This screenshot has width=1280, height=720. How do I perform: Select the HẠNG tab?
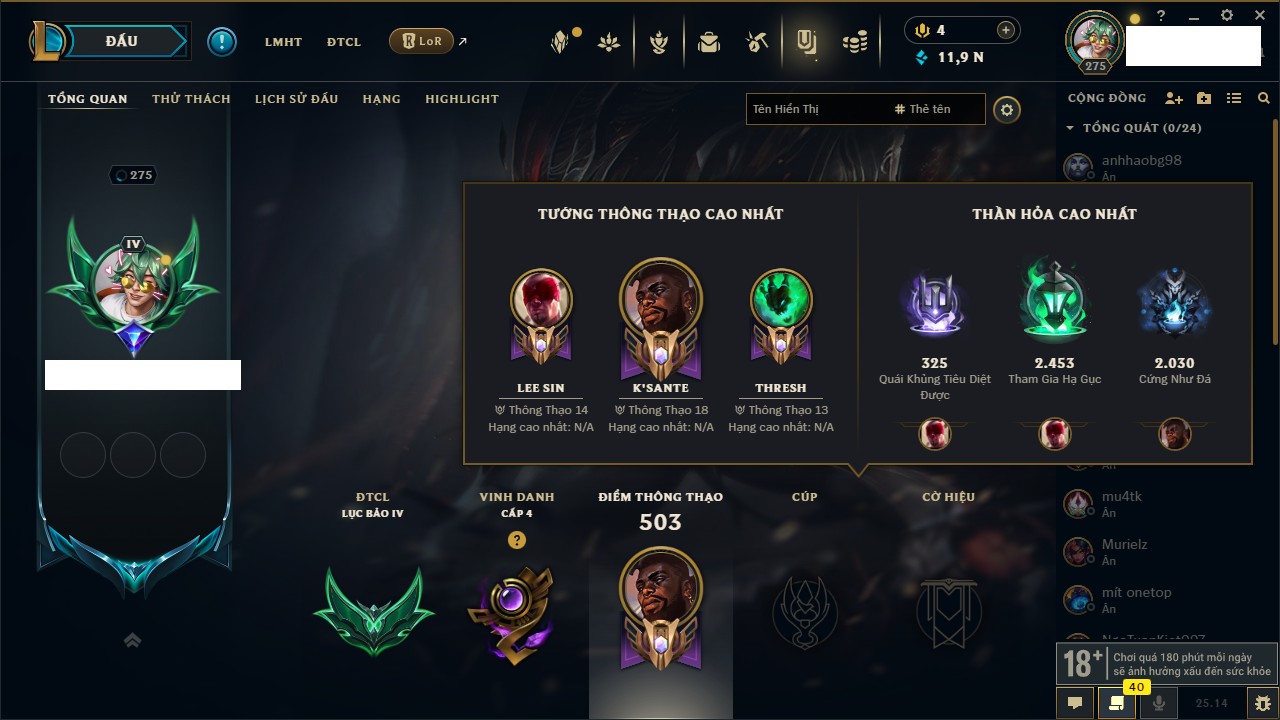(381, 99)
